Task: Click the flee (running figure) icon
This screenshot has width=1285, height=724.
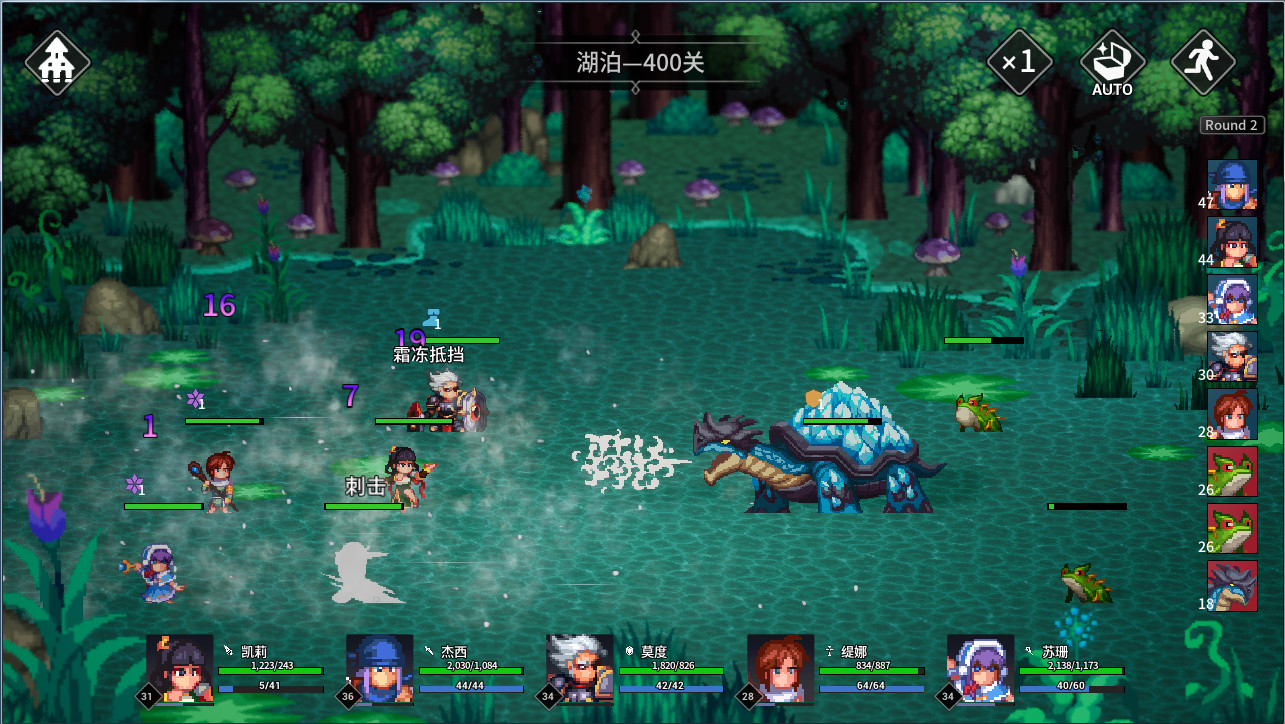Action: pyautogui.click(x=1202, y=62)
